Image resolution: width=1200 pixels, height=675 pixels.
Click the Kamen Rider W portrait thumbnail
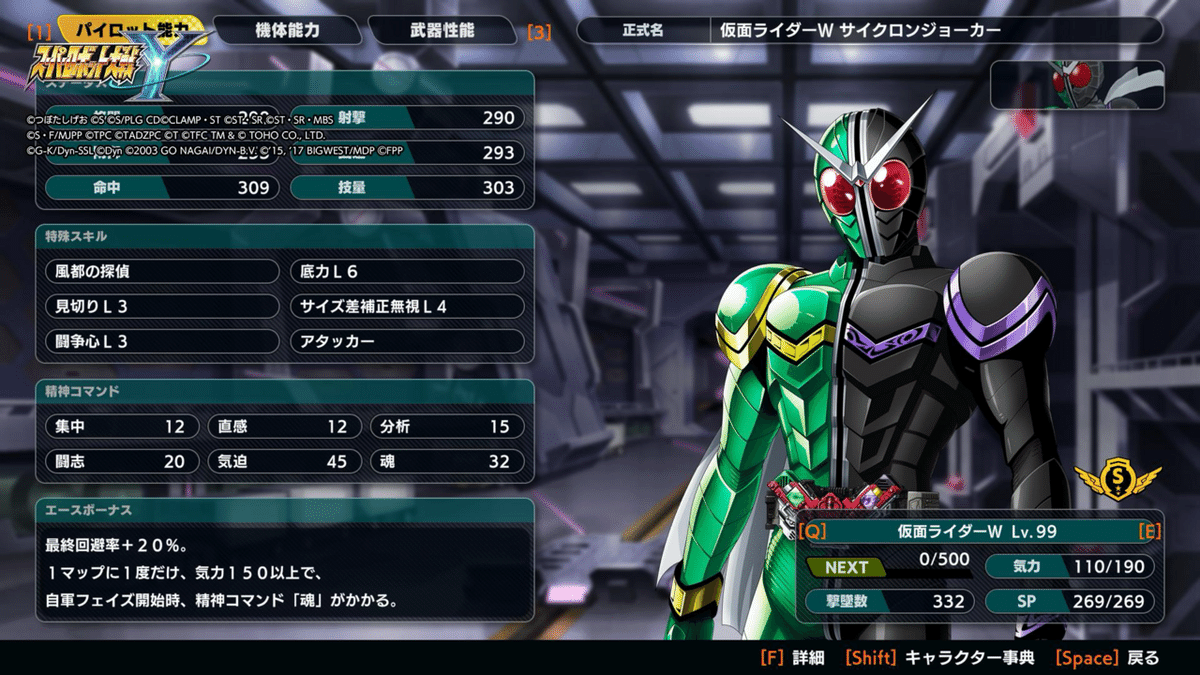click(x=1077, y=84)
